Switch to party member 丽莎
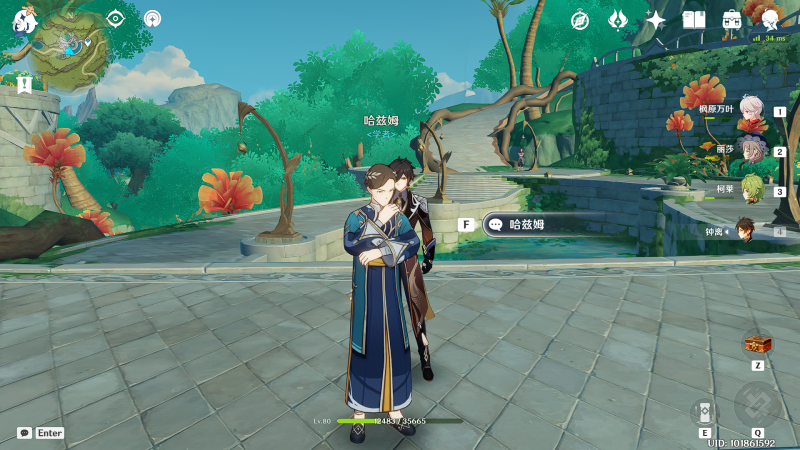 751,151
